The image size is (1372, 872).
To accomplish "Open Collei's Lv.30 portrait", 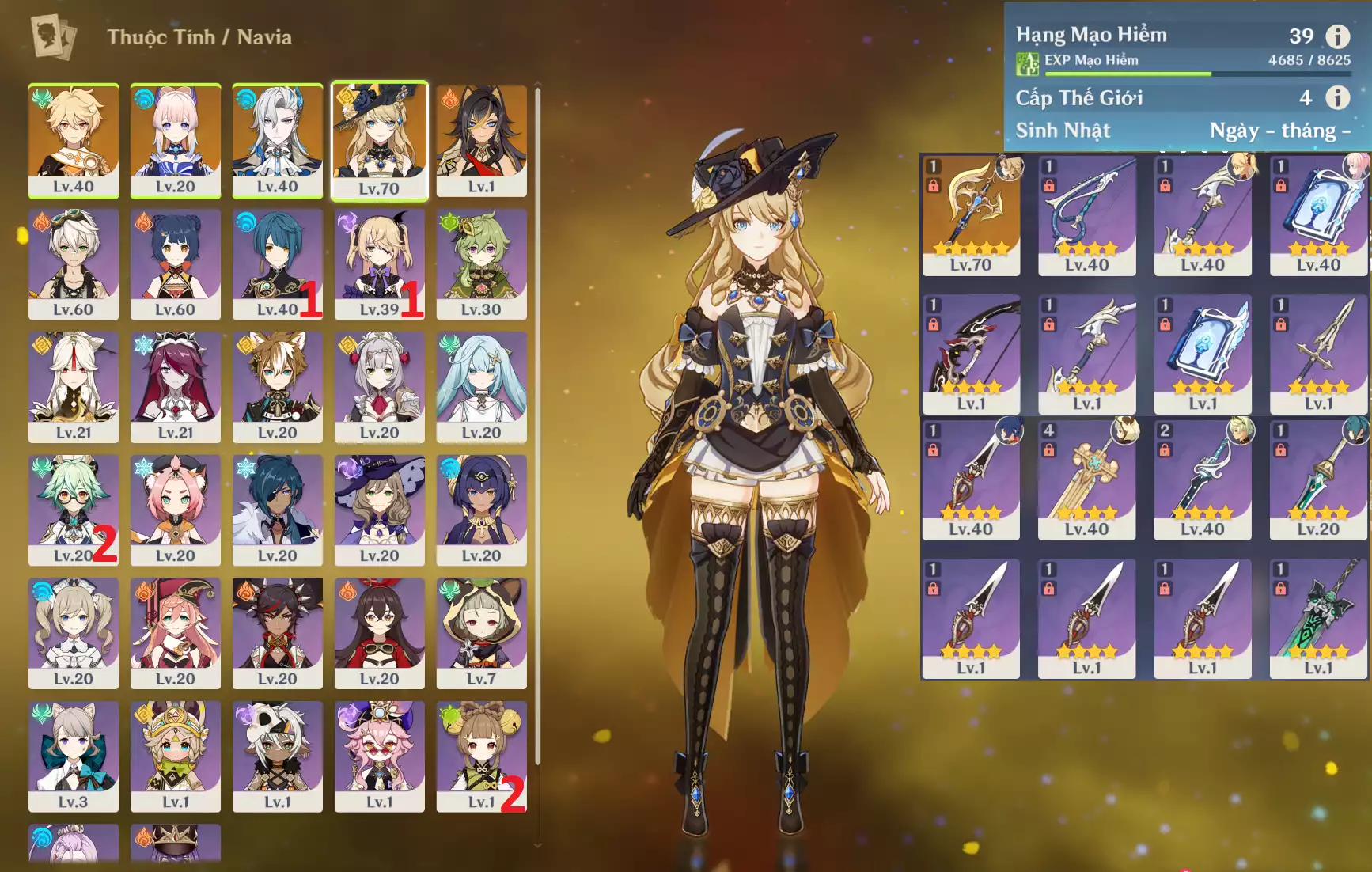I will coord(481,263).
